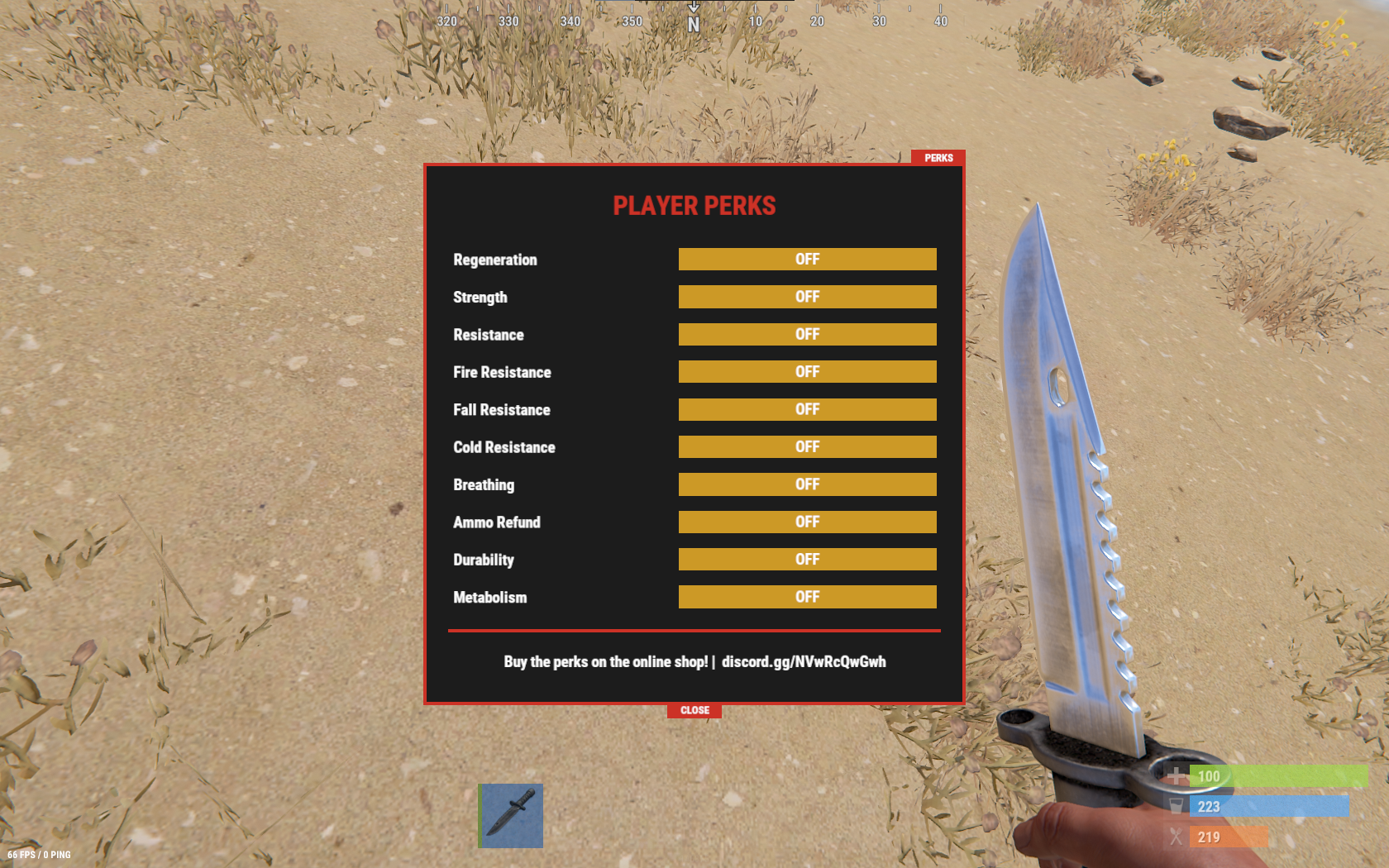Click the north marker on the compass
The height and width of the screenshot is (868, 1389).
pyautogui.click(x=693, y=22)
